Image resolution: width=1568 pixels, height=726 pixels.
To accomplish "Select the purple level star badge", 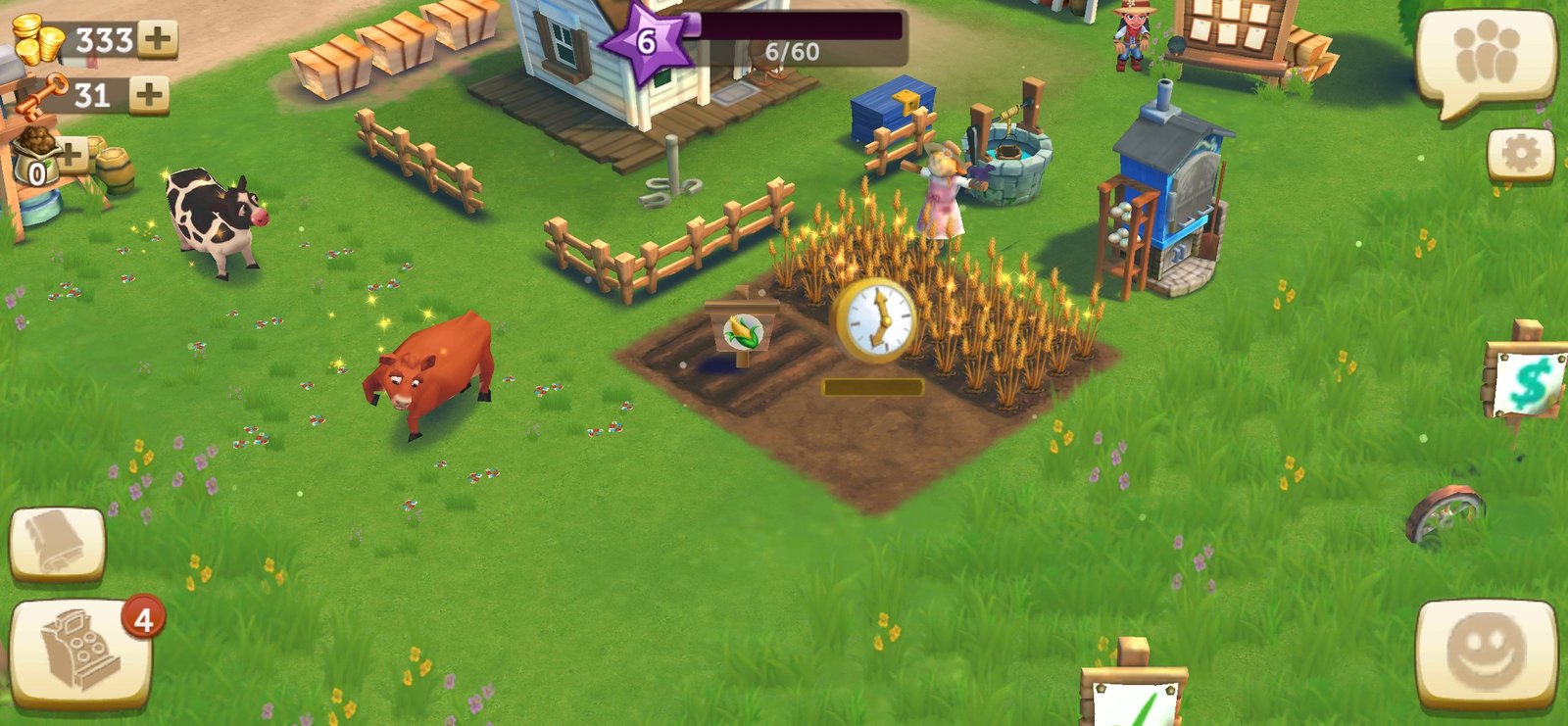I will tap(646, 42).
